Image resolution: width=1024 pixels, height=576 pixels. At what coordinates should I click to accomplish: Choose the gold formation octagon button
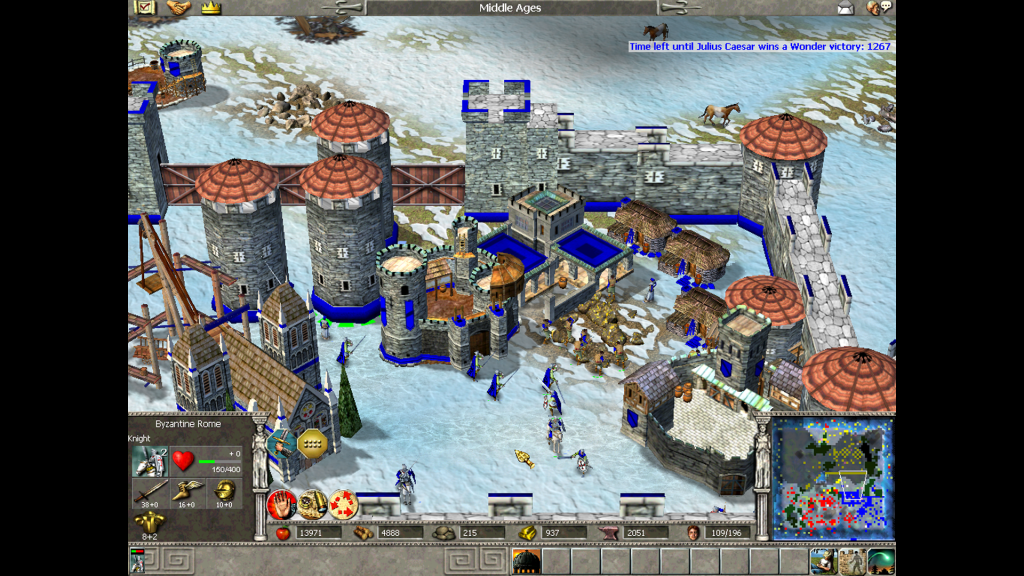pos(314,442)
